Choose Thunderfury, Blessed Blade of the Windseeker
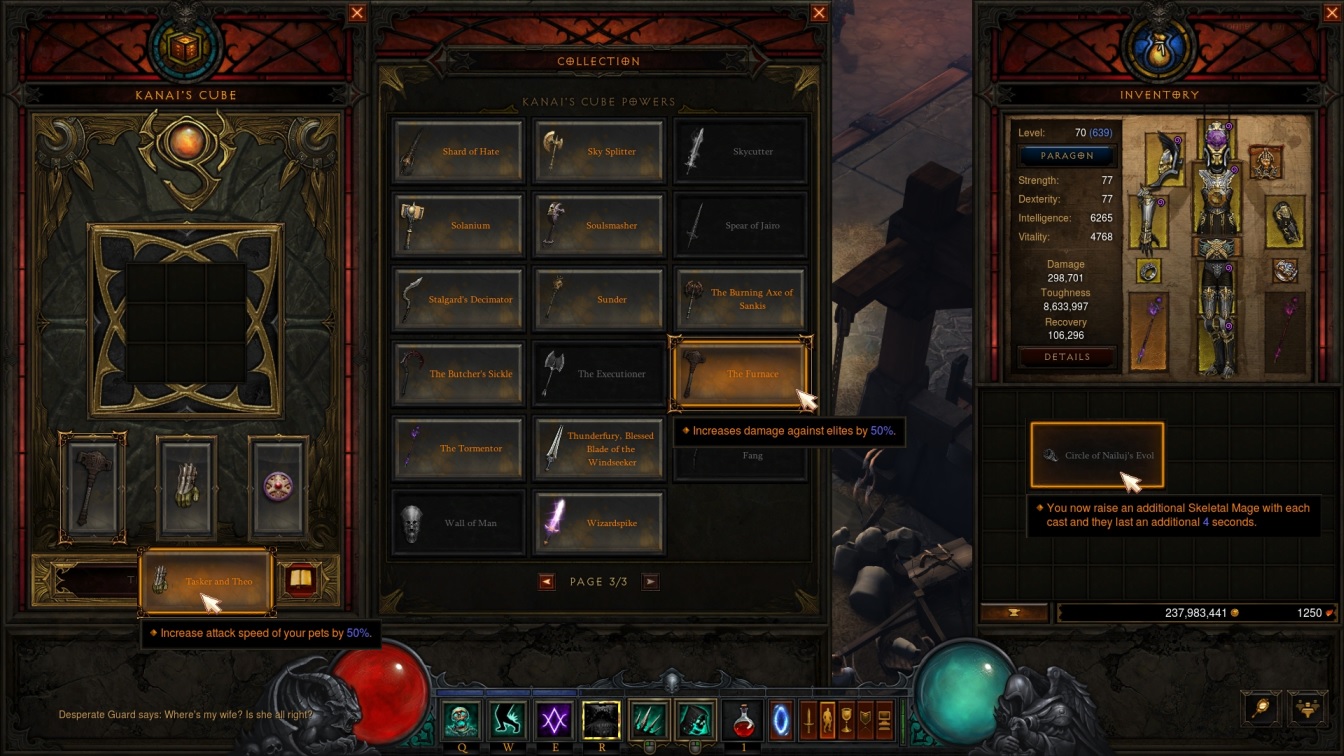Screen dimensions: 1344x756 pos(599,448)
